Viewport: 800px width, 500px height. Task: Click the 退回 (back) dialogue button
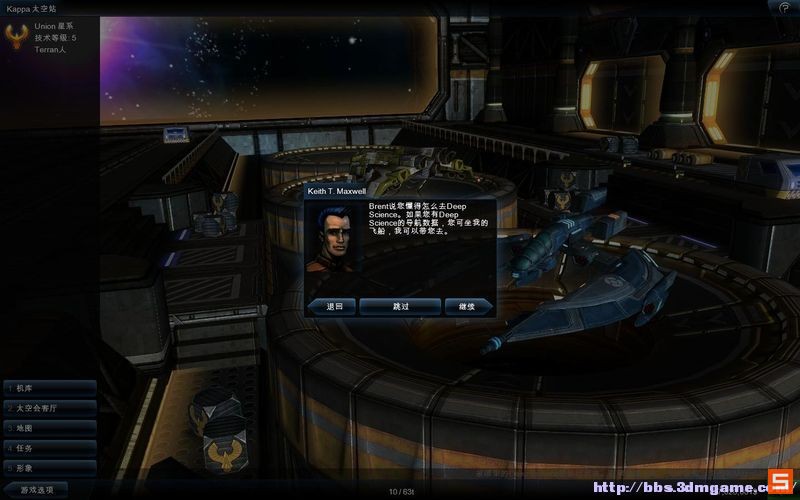(x=333, y=306)
